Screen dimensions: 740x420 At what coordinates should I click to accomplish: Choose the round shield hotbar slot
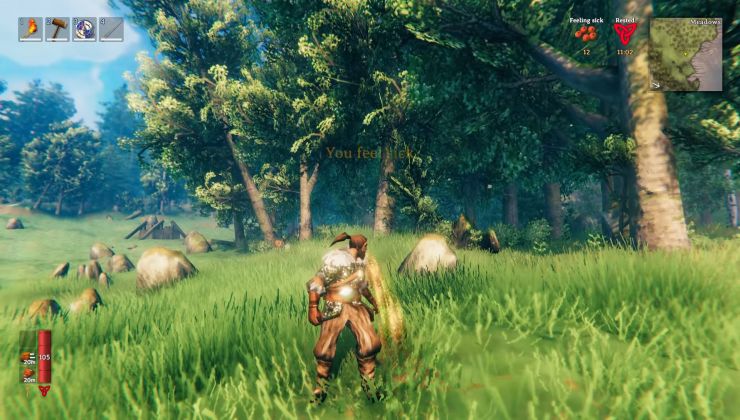84,29
